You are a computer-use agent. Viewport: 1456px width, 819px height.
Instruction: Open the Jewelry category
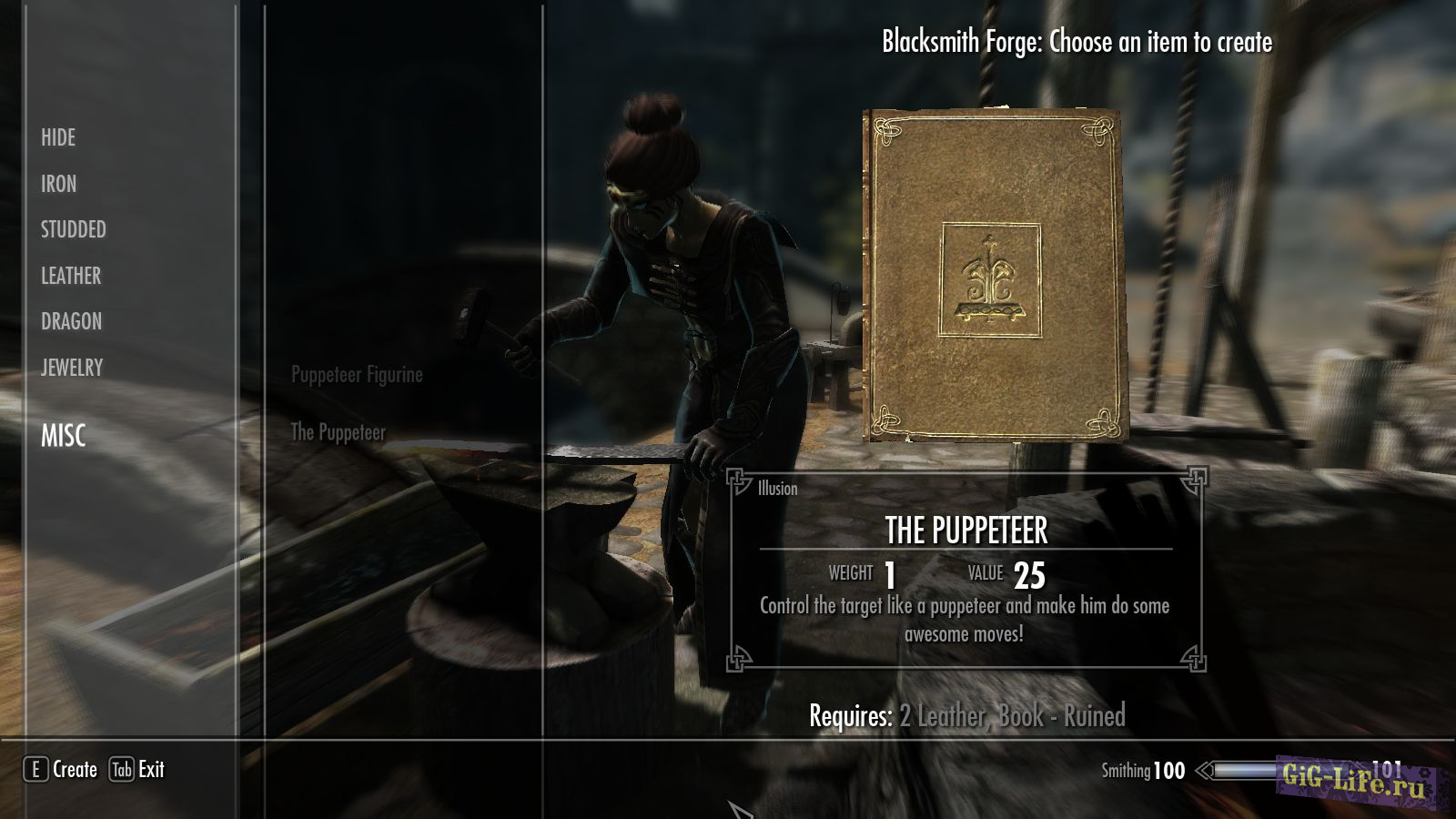click(72, 368)
